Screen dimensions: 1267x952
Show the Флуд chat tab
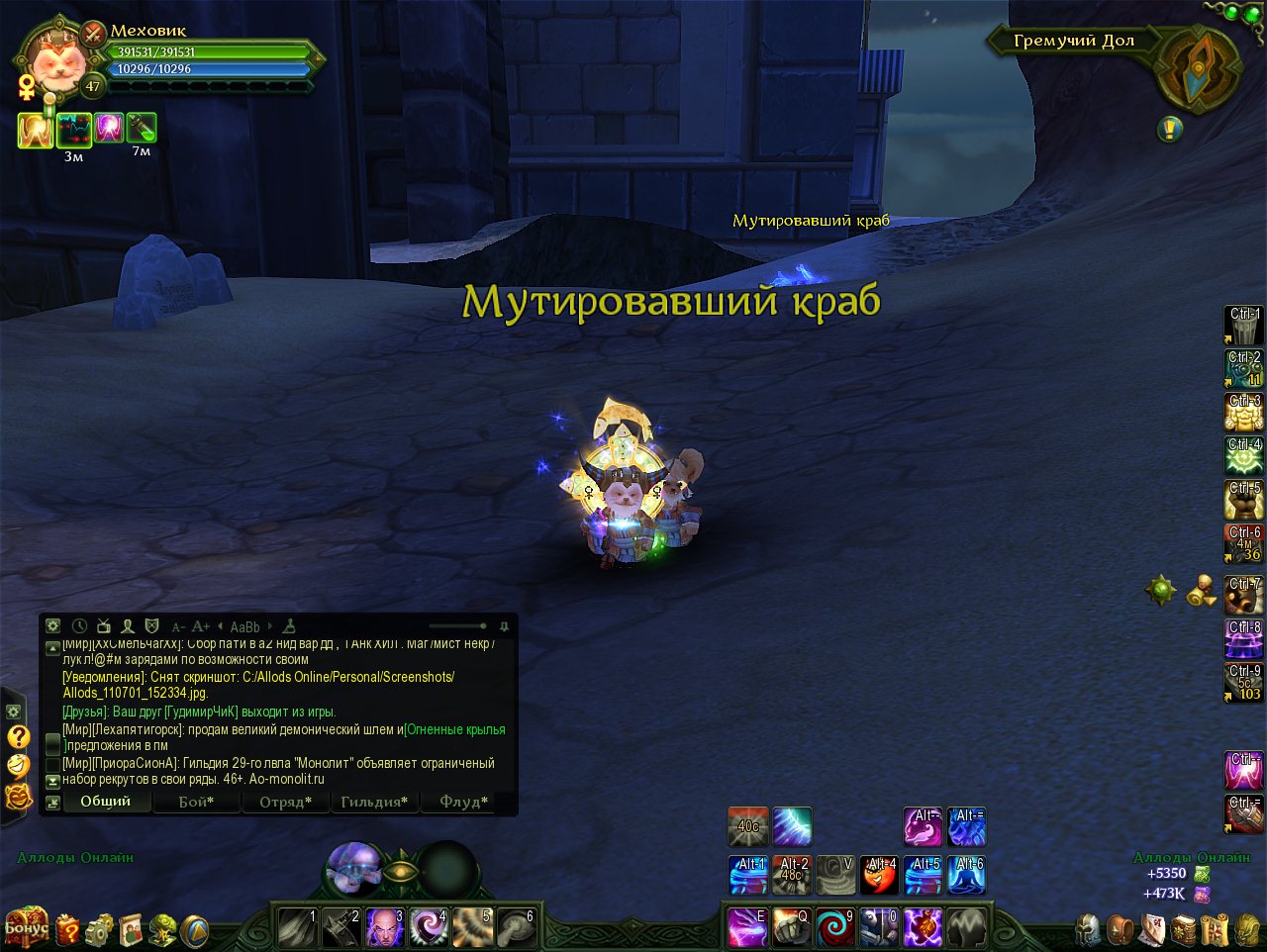(463, 802)
